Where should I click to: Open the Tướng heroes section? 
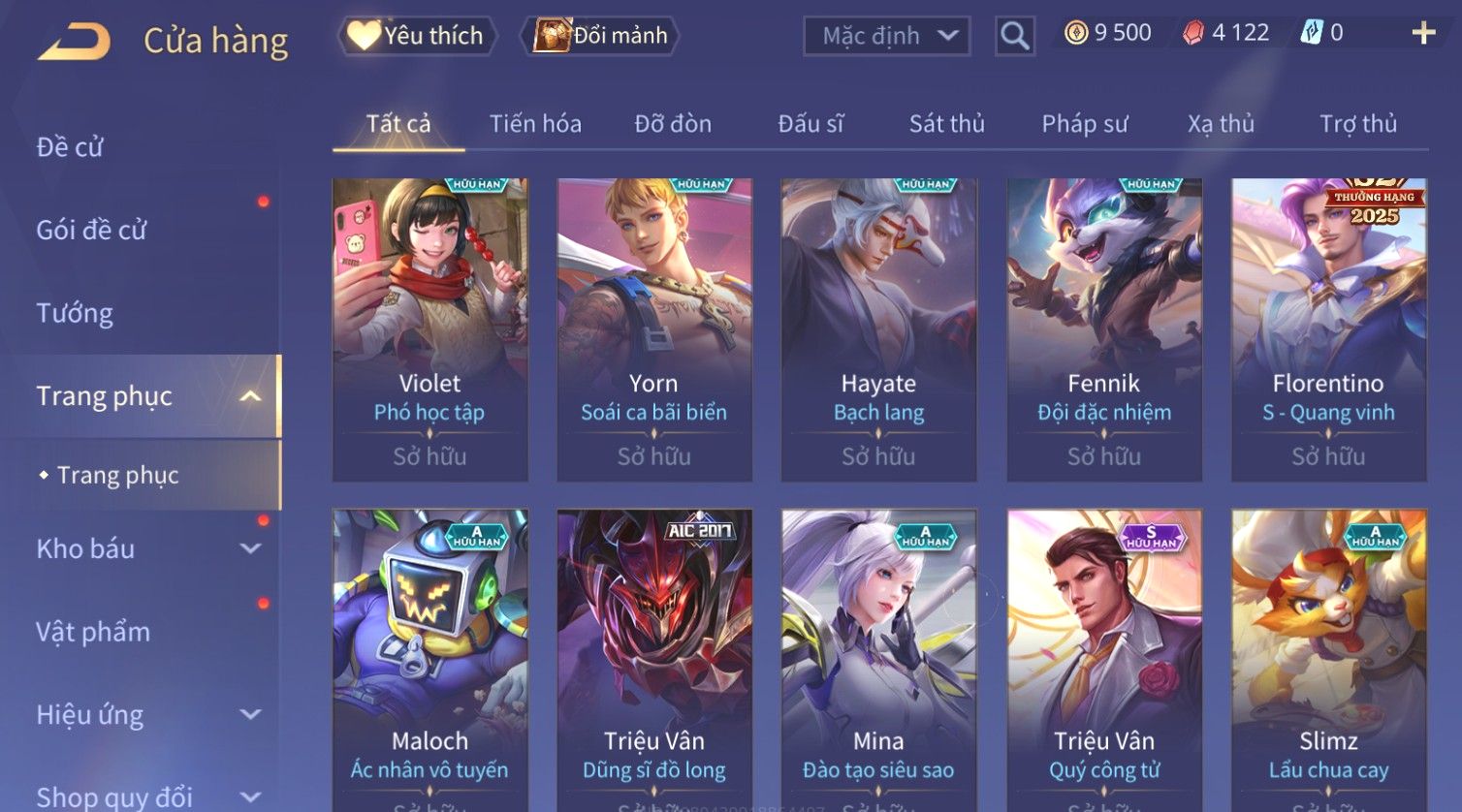(x=75, y=313)
